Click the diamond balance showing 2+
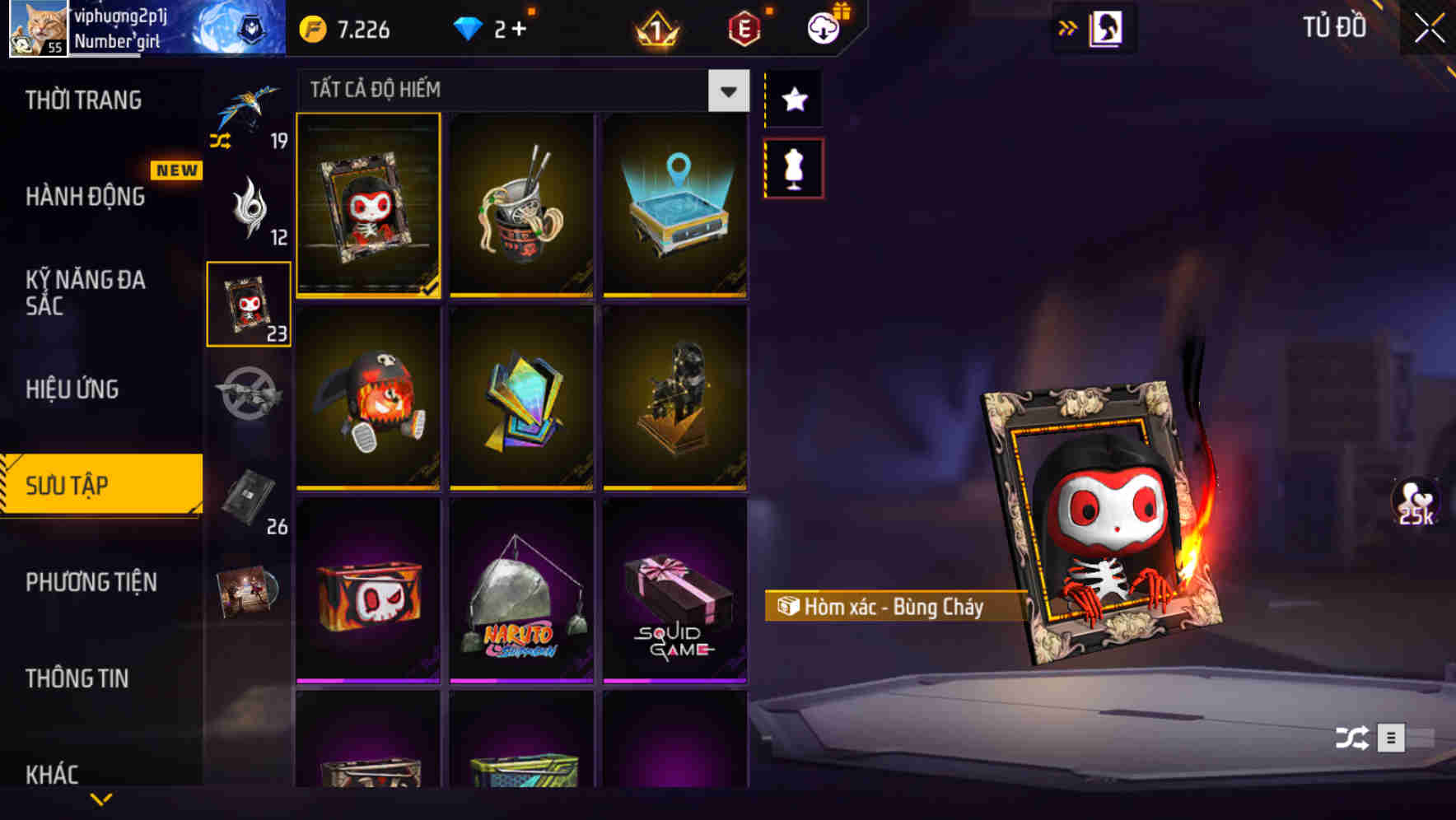 492,27
